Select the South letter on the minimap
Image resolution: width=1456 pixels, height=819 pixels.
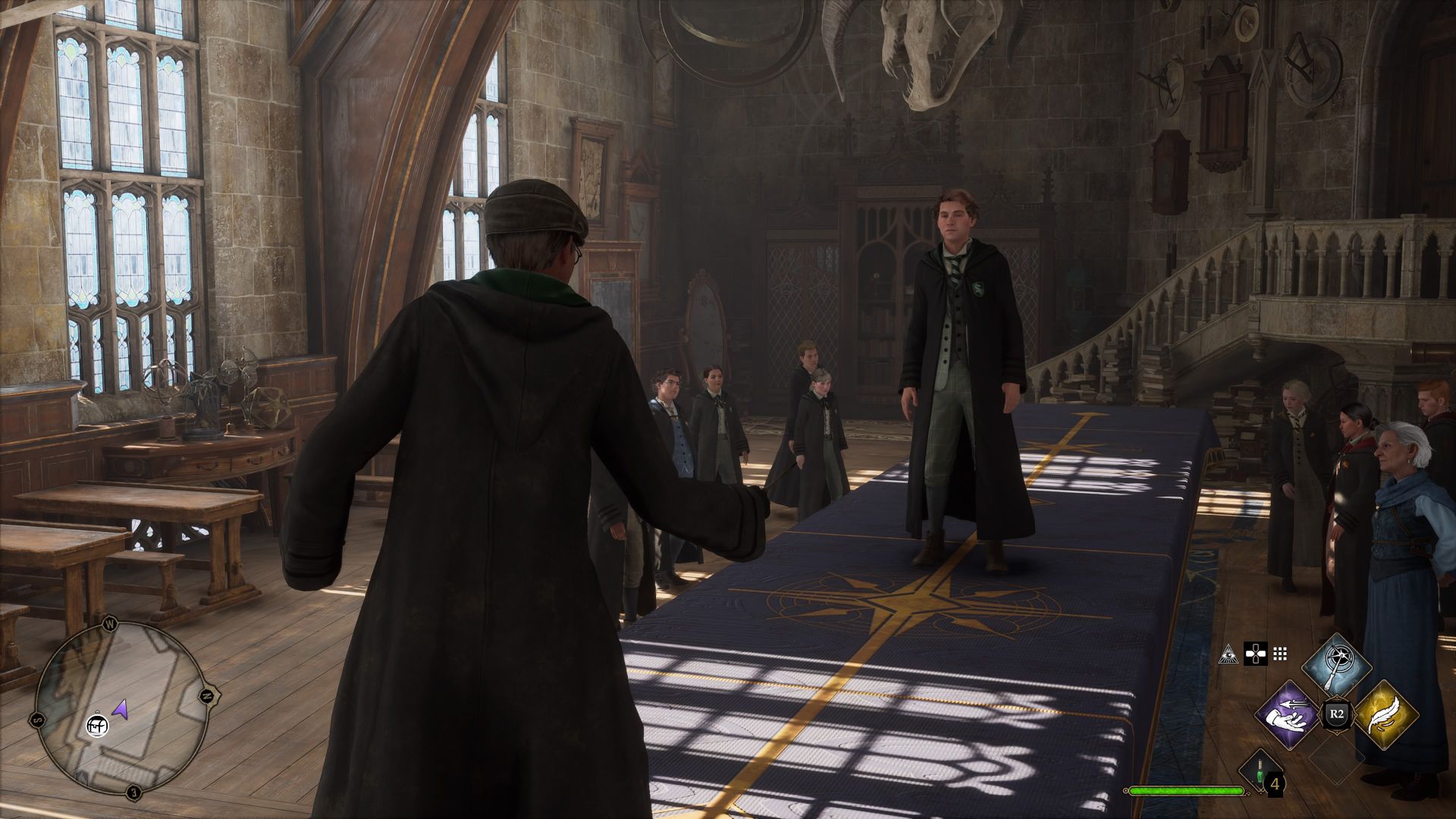[x=36, y=719]
